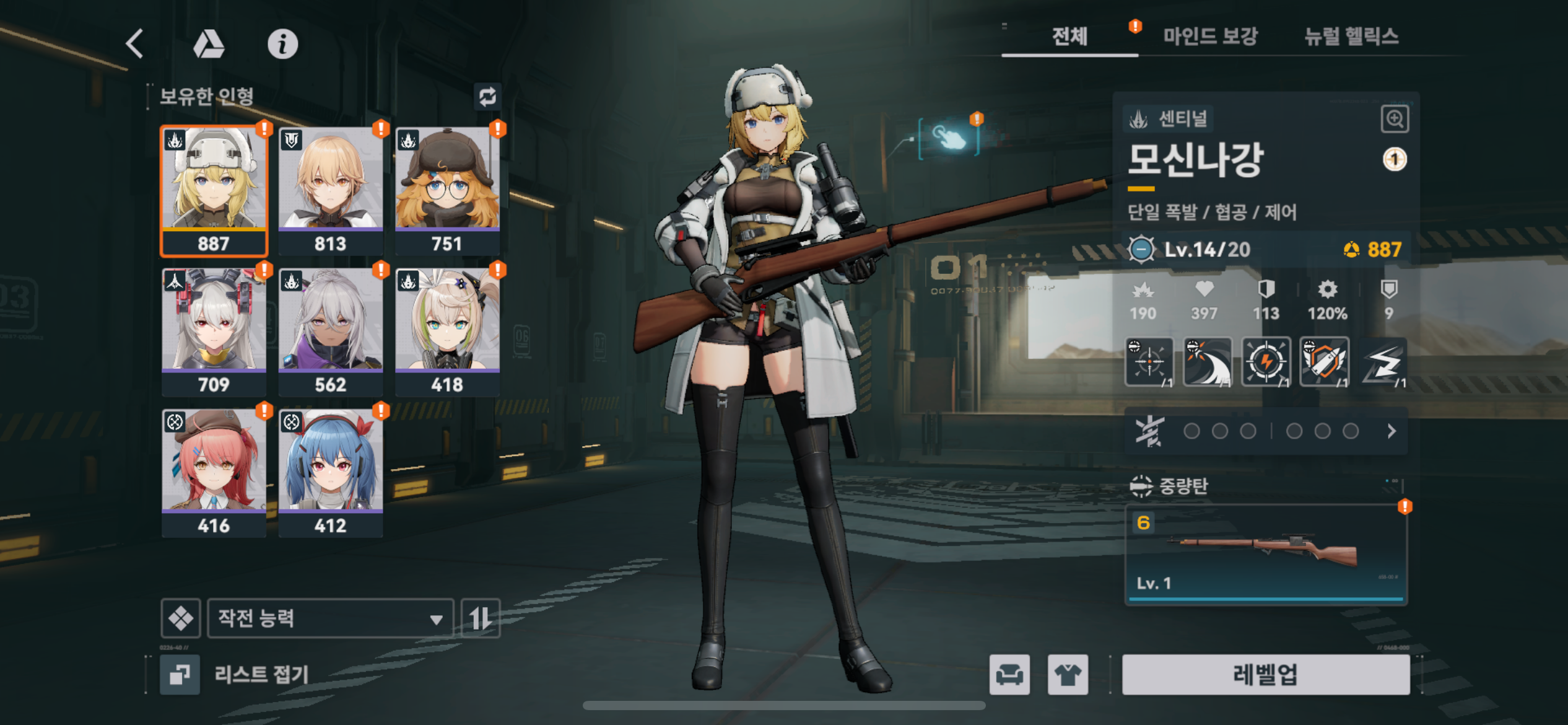The height and width of the screenshot is (725, 1568).
Task: Toggle the sort order arrows button
Action: click(481, 618)
